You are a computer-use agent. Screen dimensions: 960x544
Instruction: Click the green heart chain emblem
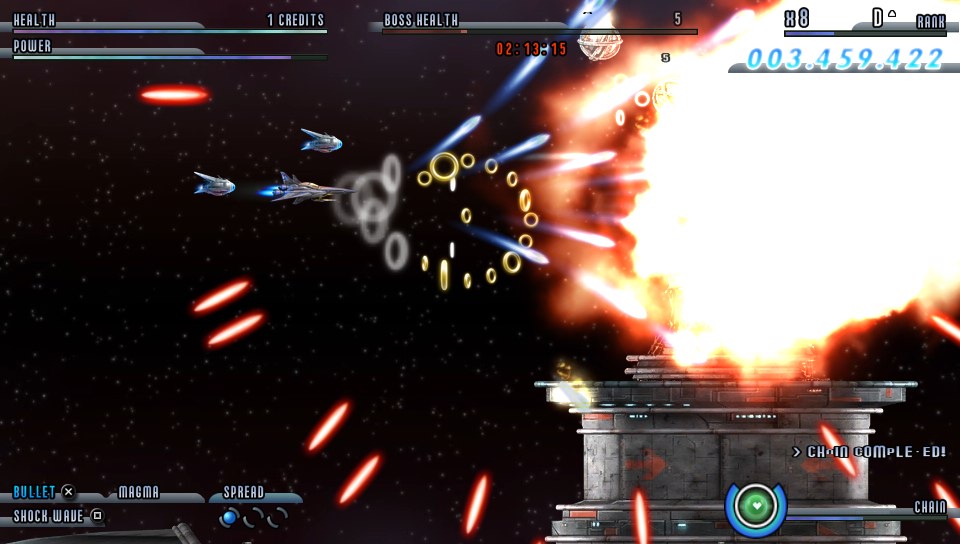pos(756,506)
